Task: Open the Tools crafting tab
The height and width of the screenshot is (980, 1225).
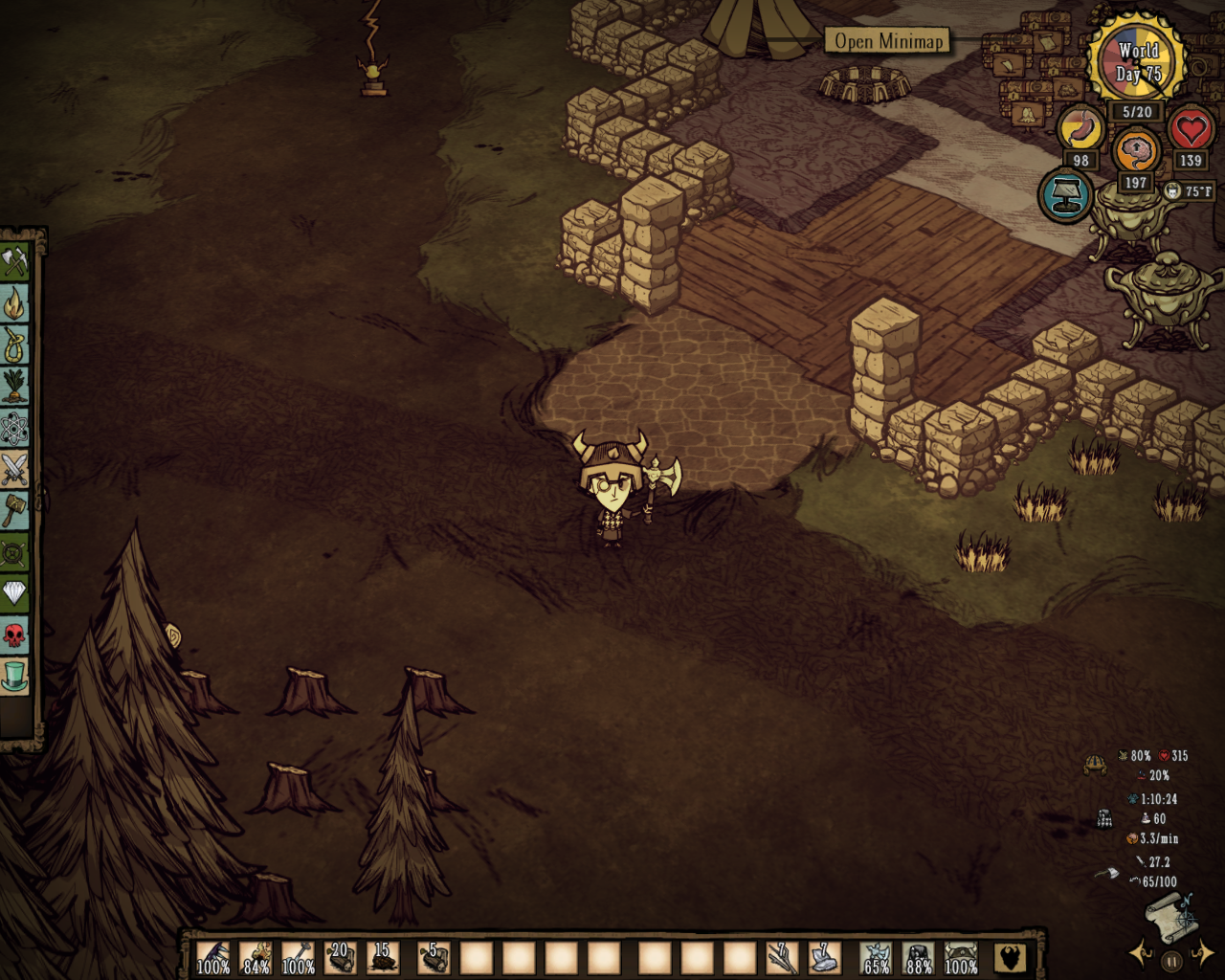Action: (x=14, y=261)
